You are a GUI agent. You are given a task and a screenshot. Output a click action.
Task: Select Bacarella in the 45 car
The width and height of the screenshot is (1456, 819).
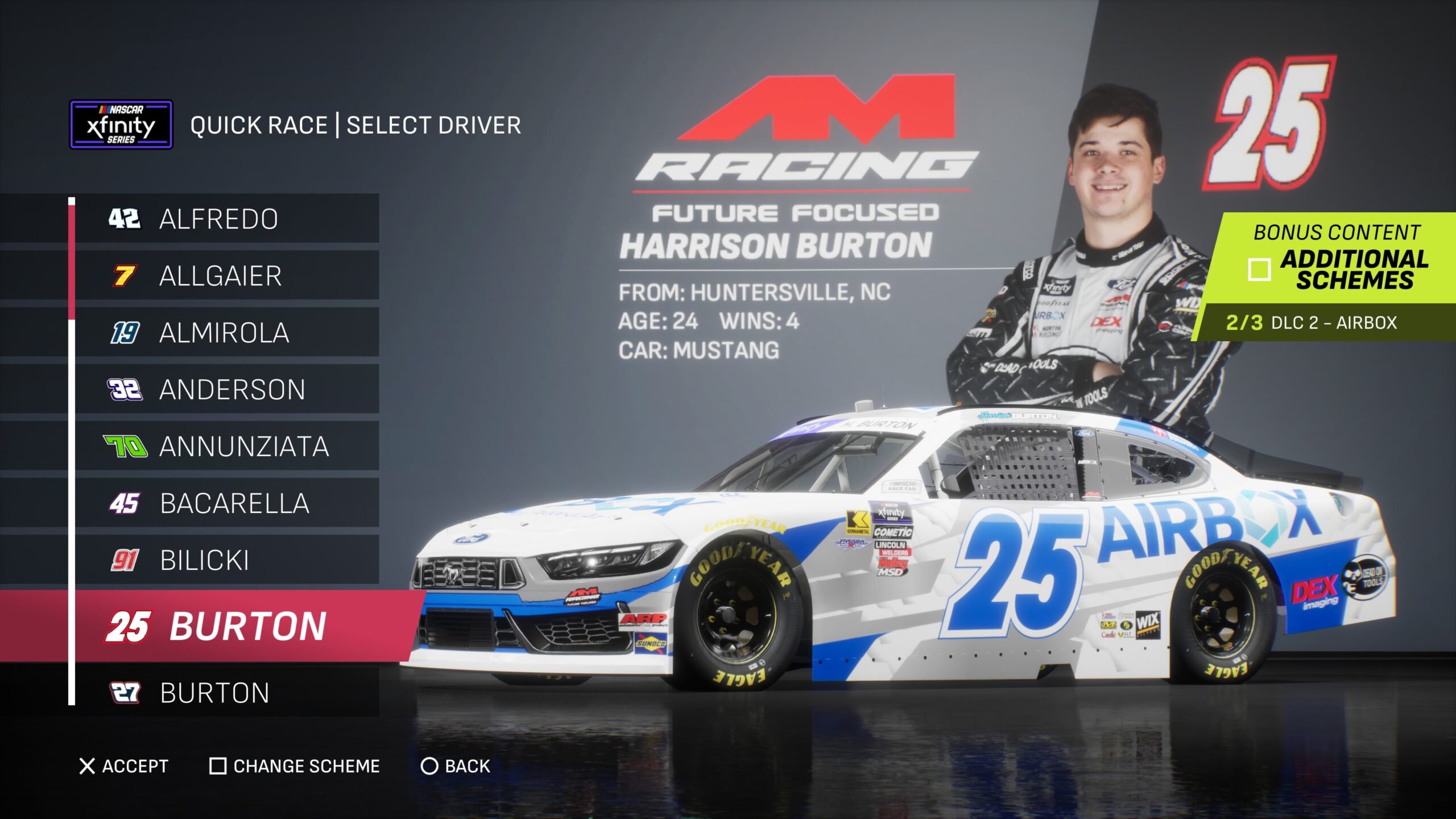[x=226, y=503]
